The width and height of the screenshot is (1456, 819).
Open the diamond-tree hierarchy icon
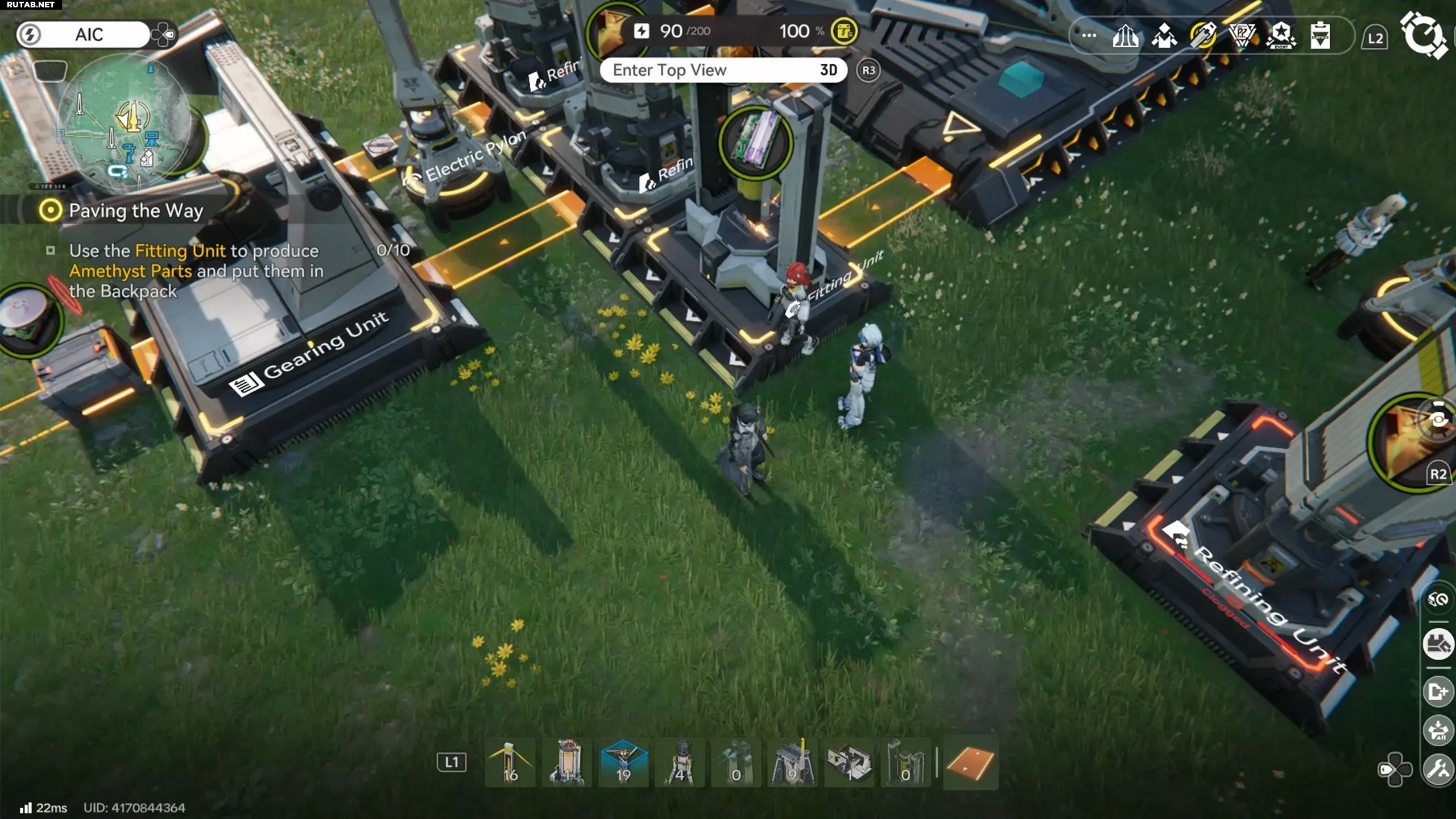click(1164, 36)
